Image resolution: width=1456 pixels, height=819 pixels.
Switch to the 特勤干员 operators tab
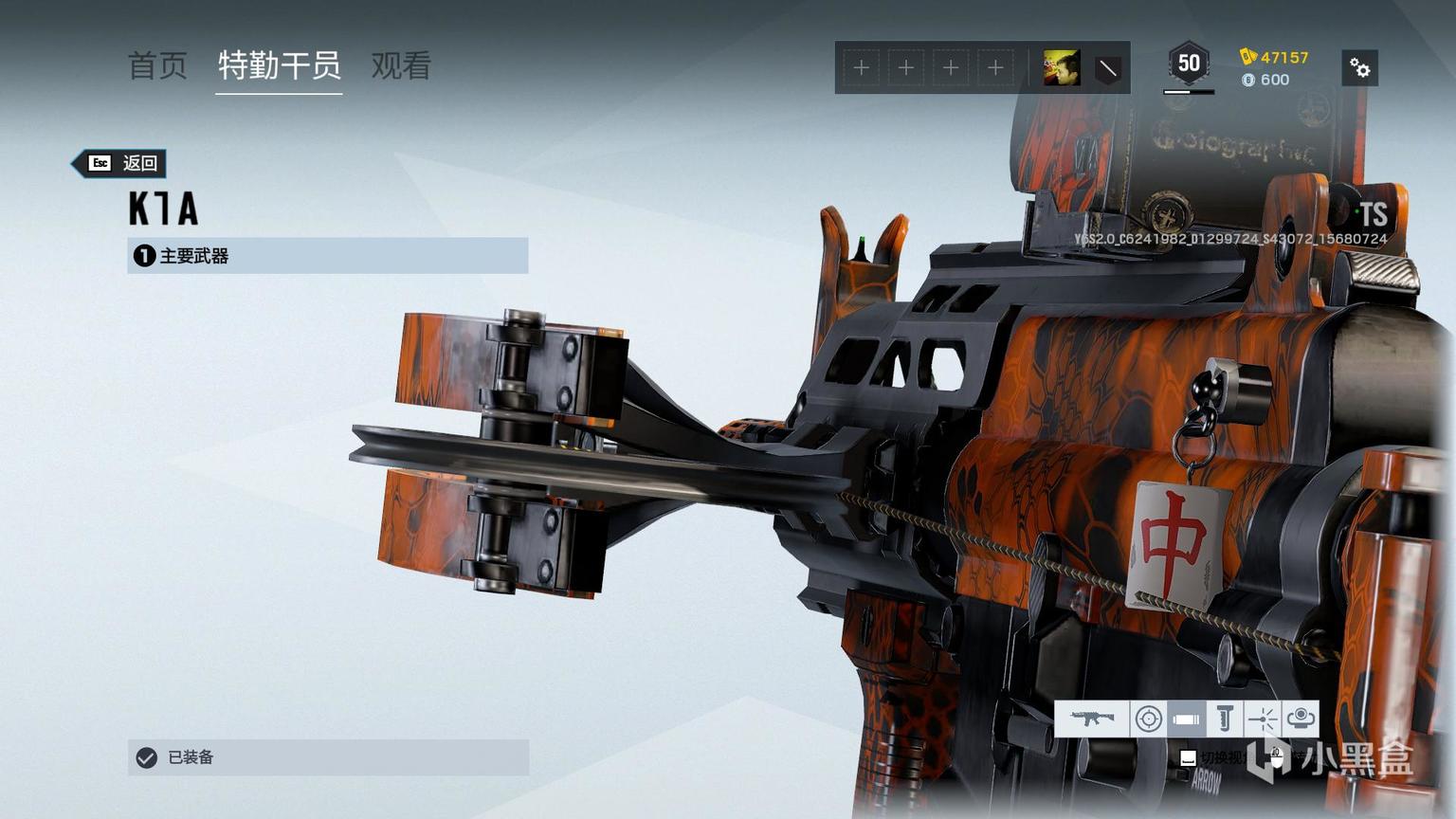click(x=279, y=65)
